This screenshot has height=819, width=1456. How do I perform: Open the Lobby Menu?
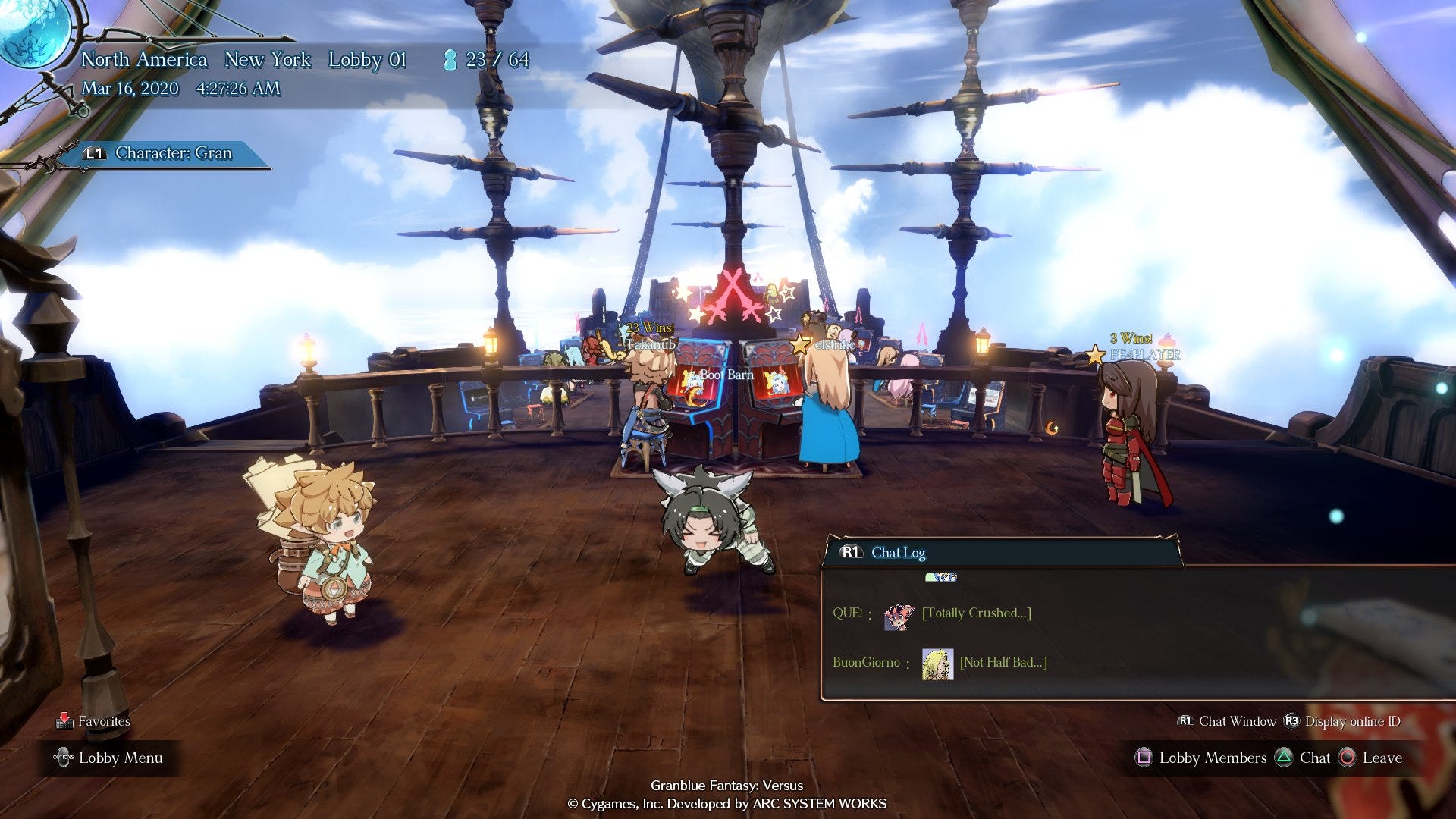click(110, 758)
